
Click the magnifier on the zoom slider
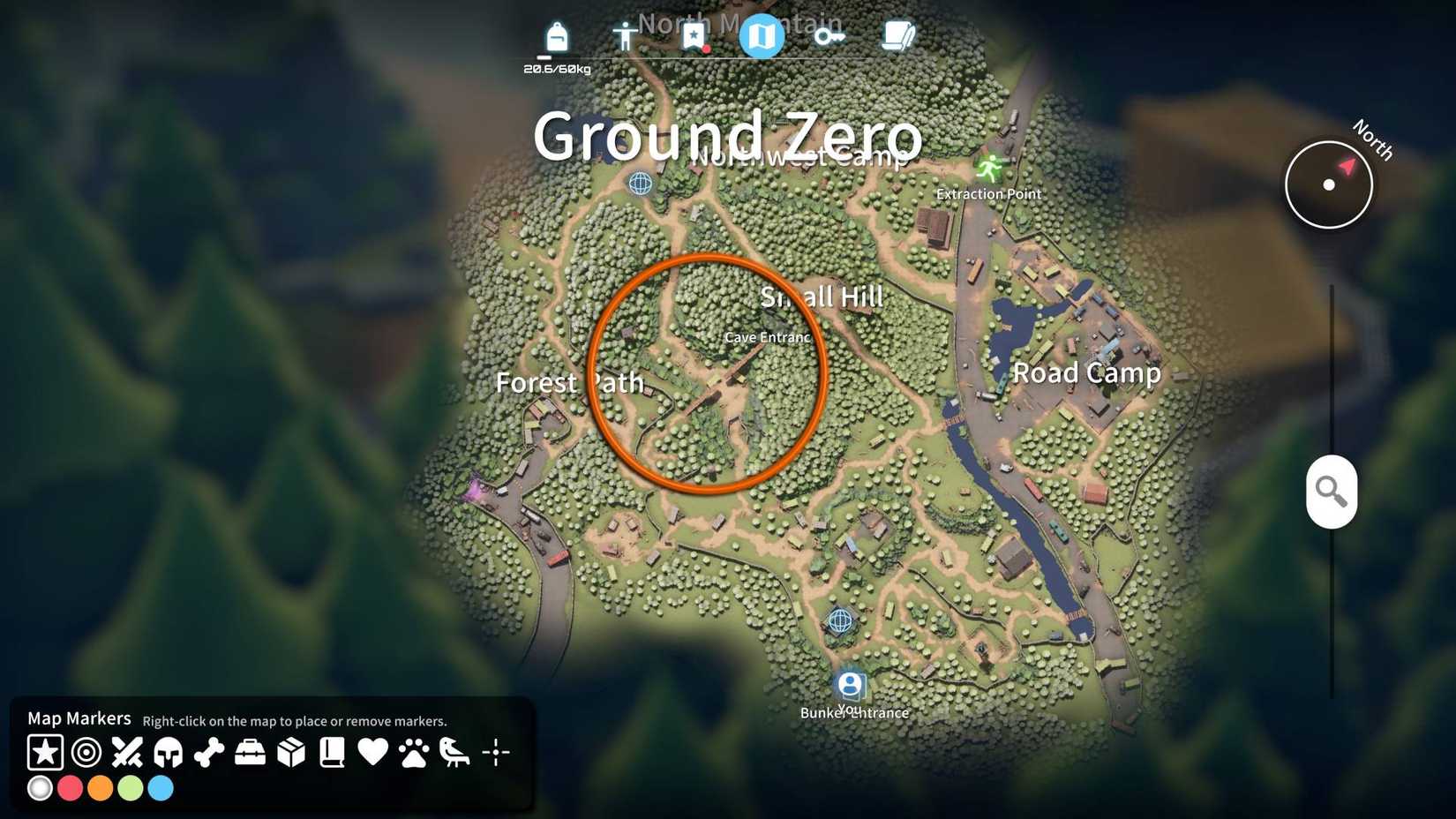point(1331,491)
